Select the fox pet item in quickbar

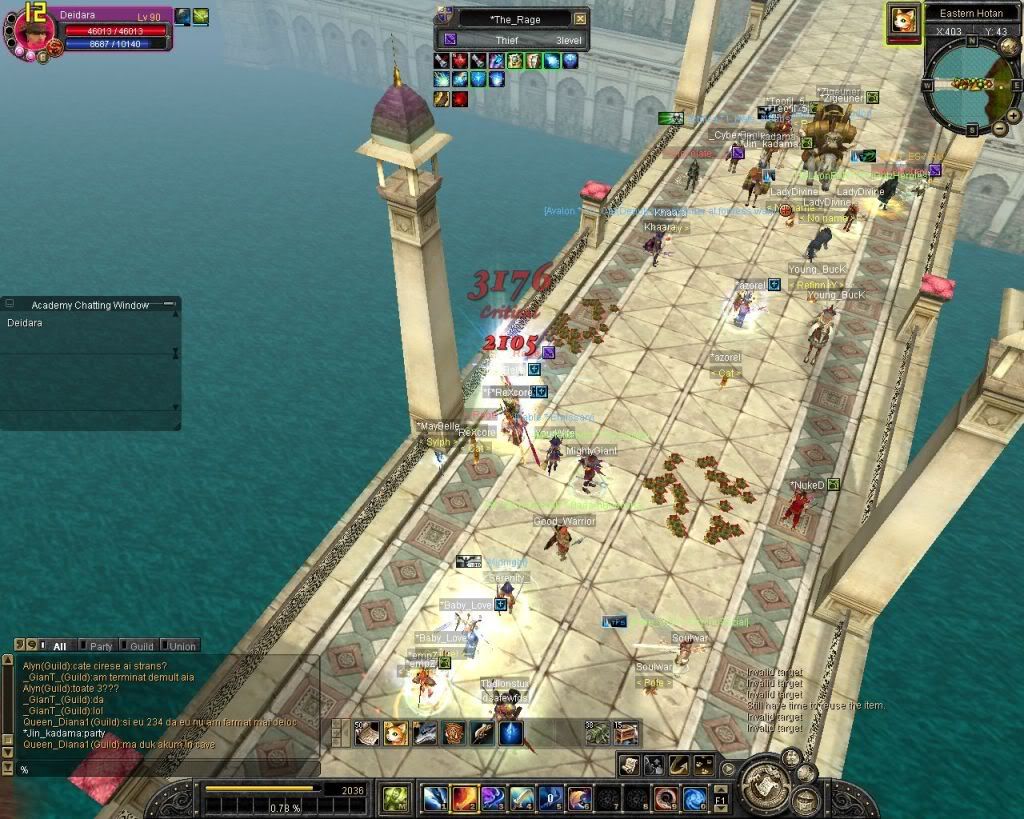tap(396, 733)
